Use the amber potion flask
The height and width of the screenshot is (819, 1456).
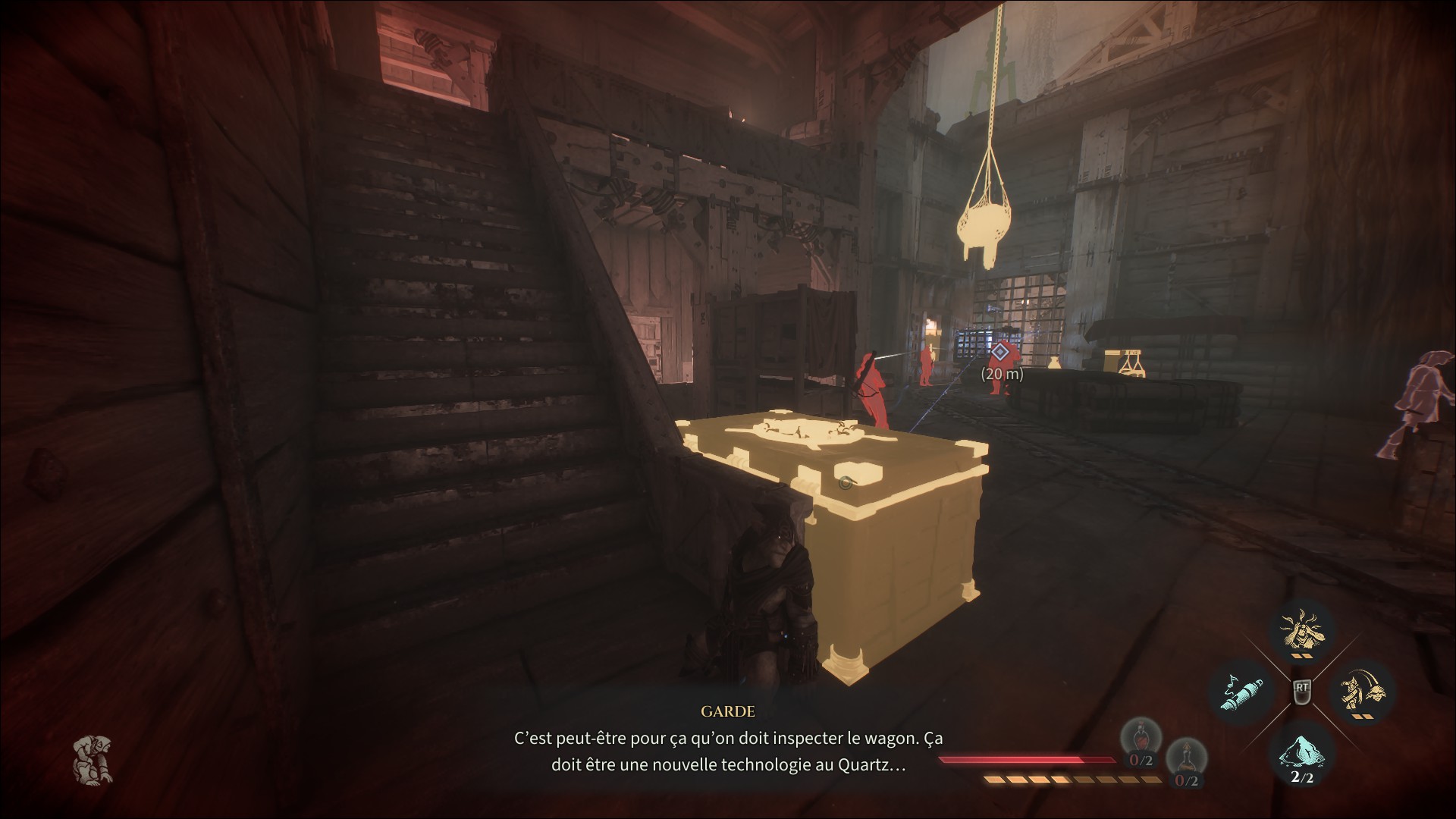click(x=1185, y=762)
